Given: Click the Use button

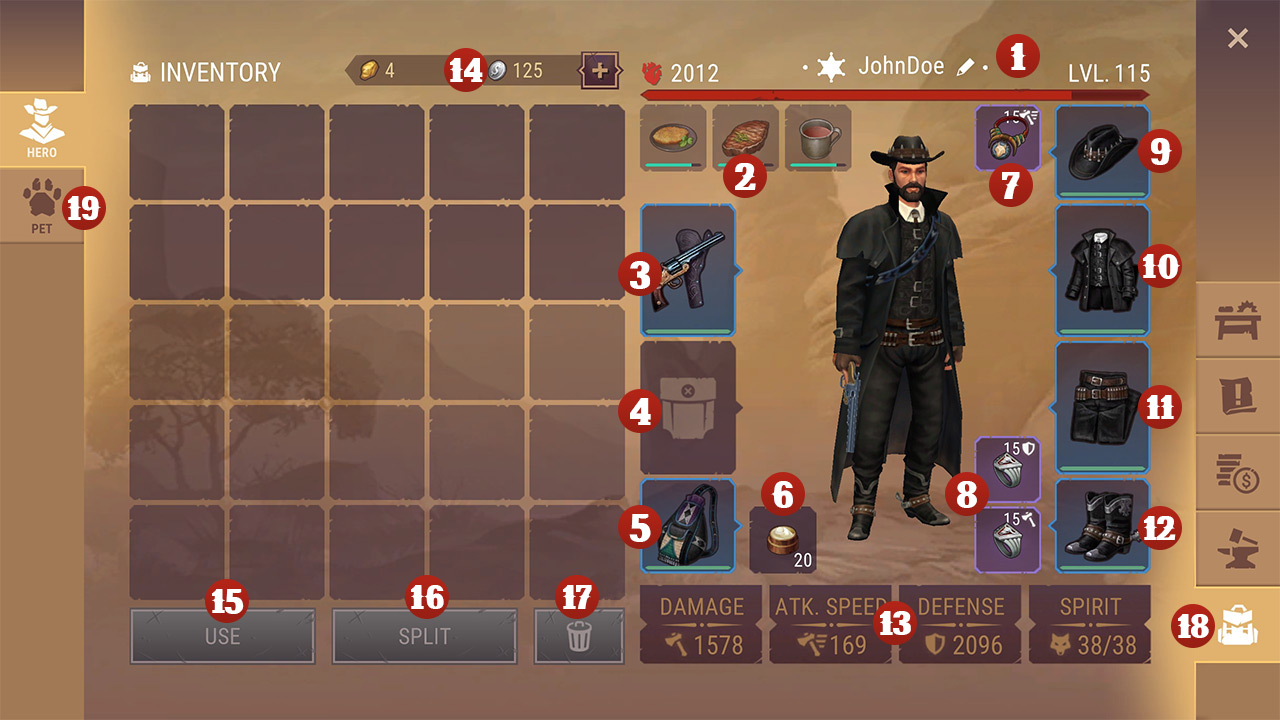Looking at the screenshot, I should click(222, 636).
